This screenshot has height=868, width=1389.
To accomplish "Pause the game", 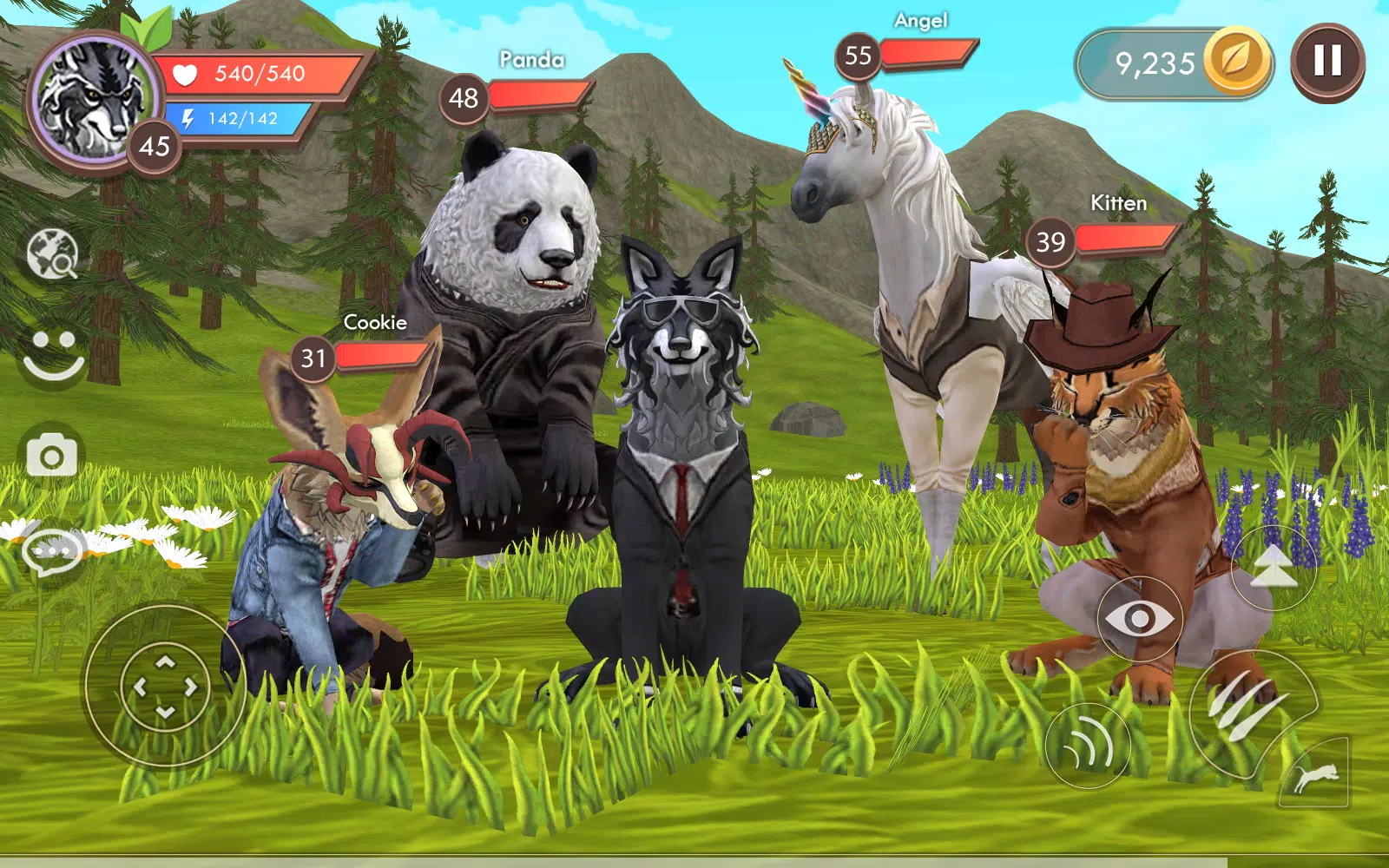I will coord(1326,61).
